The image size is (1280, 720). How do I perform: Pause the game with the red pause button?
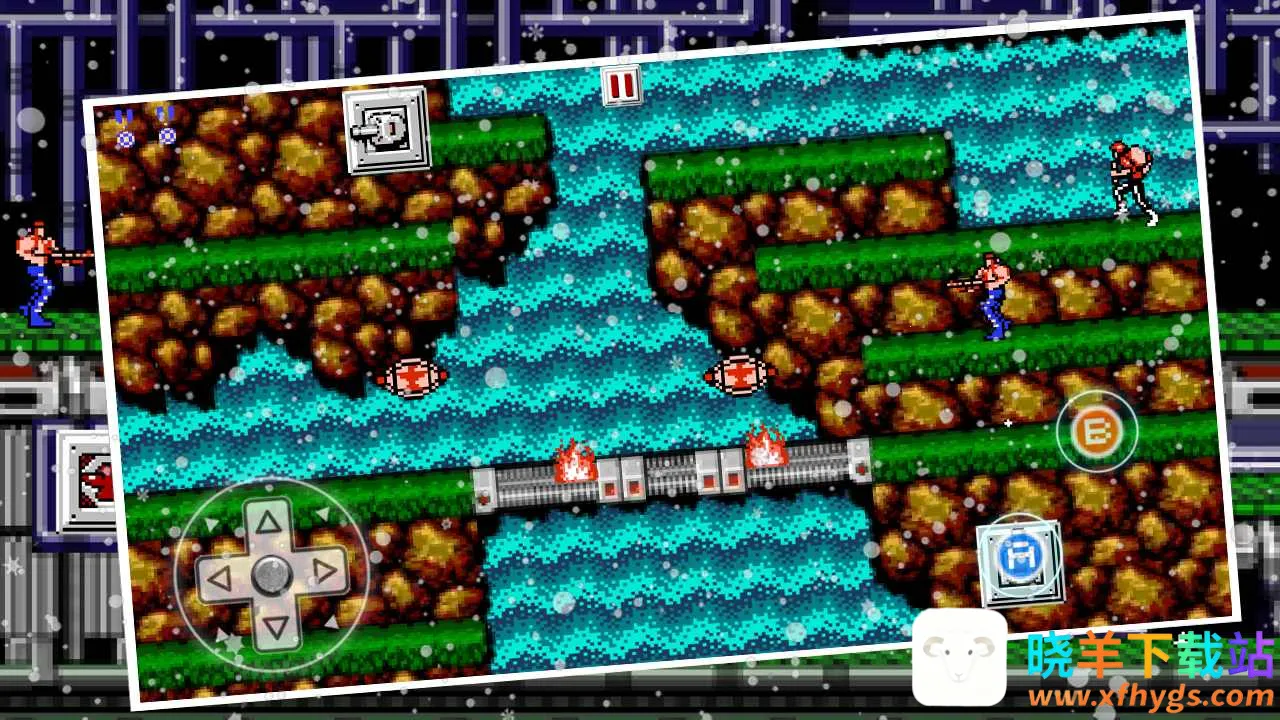621,85
